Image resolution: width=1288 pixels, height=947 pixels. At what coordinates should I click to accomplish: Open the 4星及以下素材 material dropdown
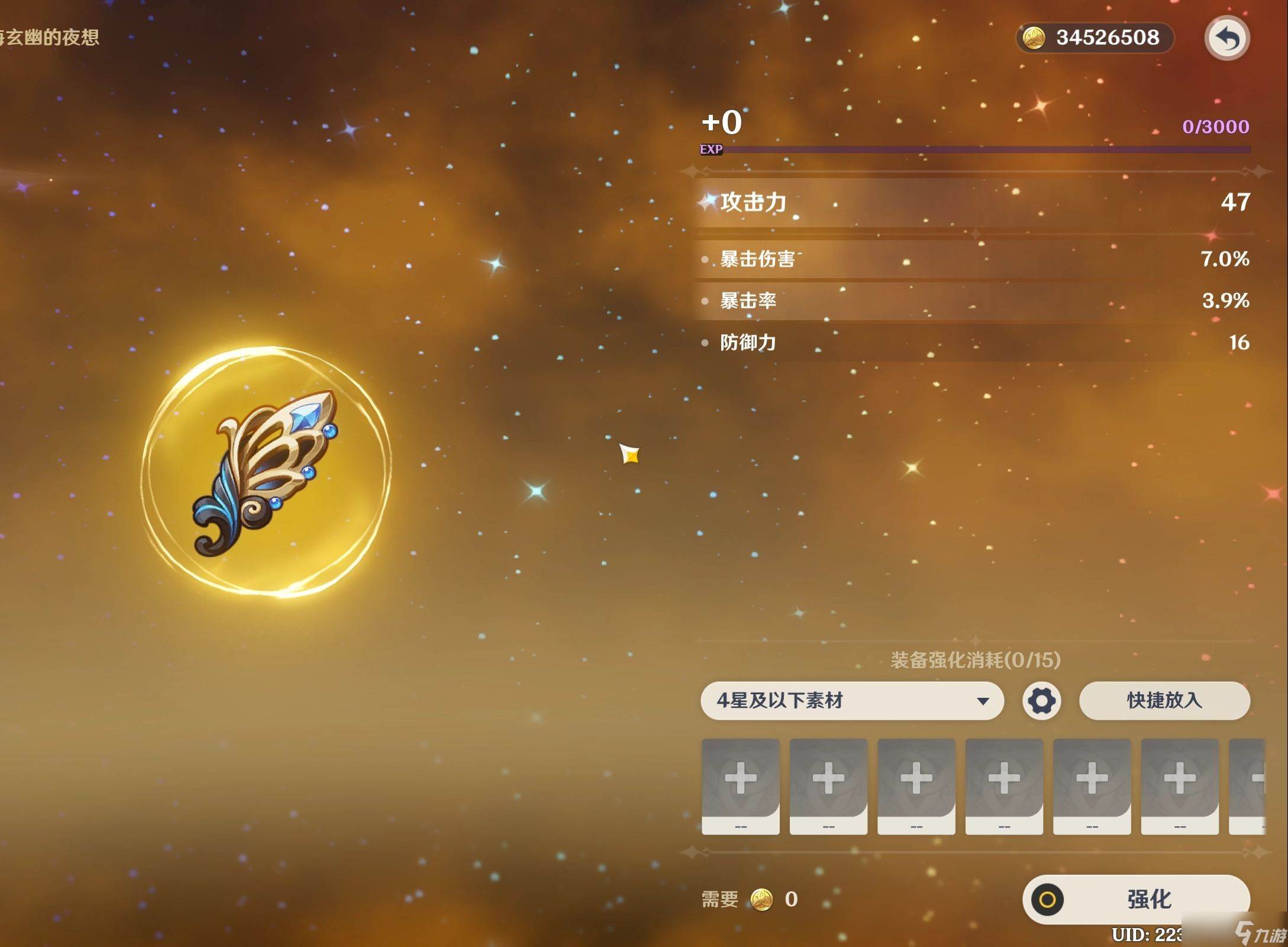click(x=851, y=701)
